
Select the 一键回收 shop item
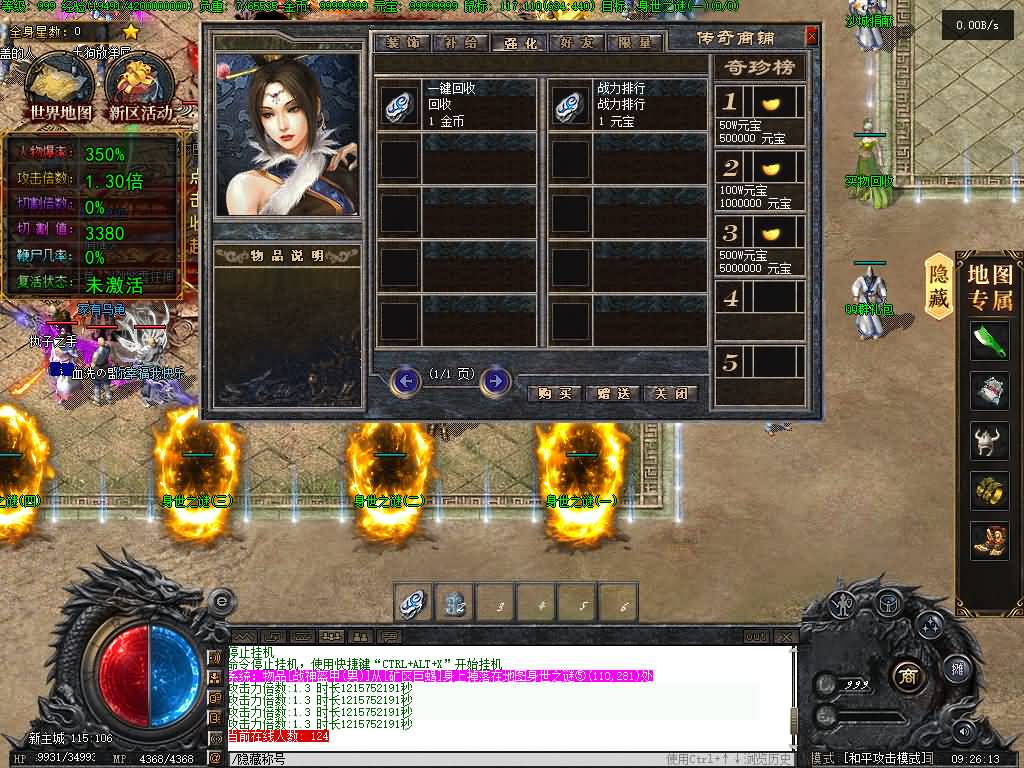(x=400, y=105)
